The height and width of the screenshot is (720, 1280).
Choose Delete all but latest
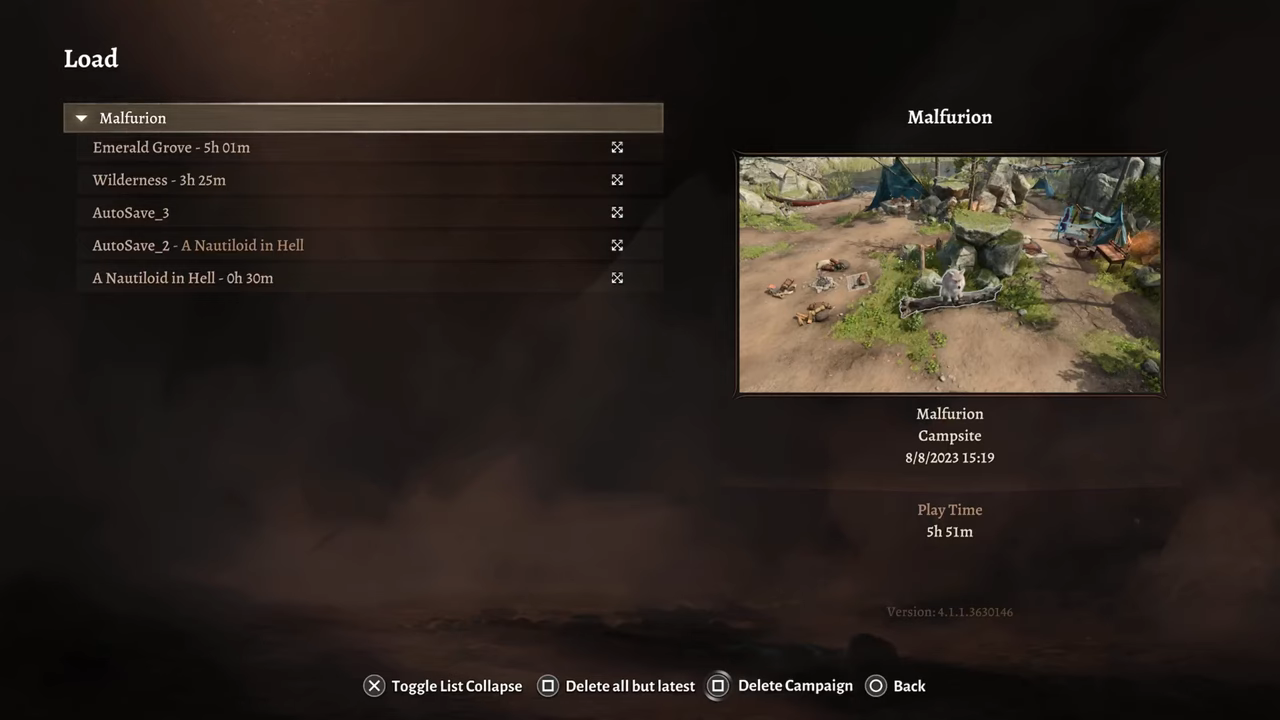617,686
